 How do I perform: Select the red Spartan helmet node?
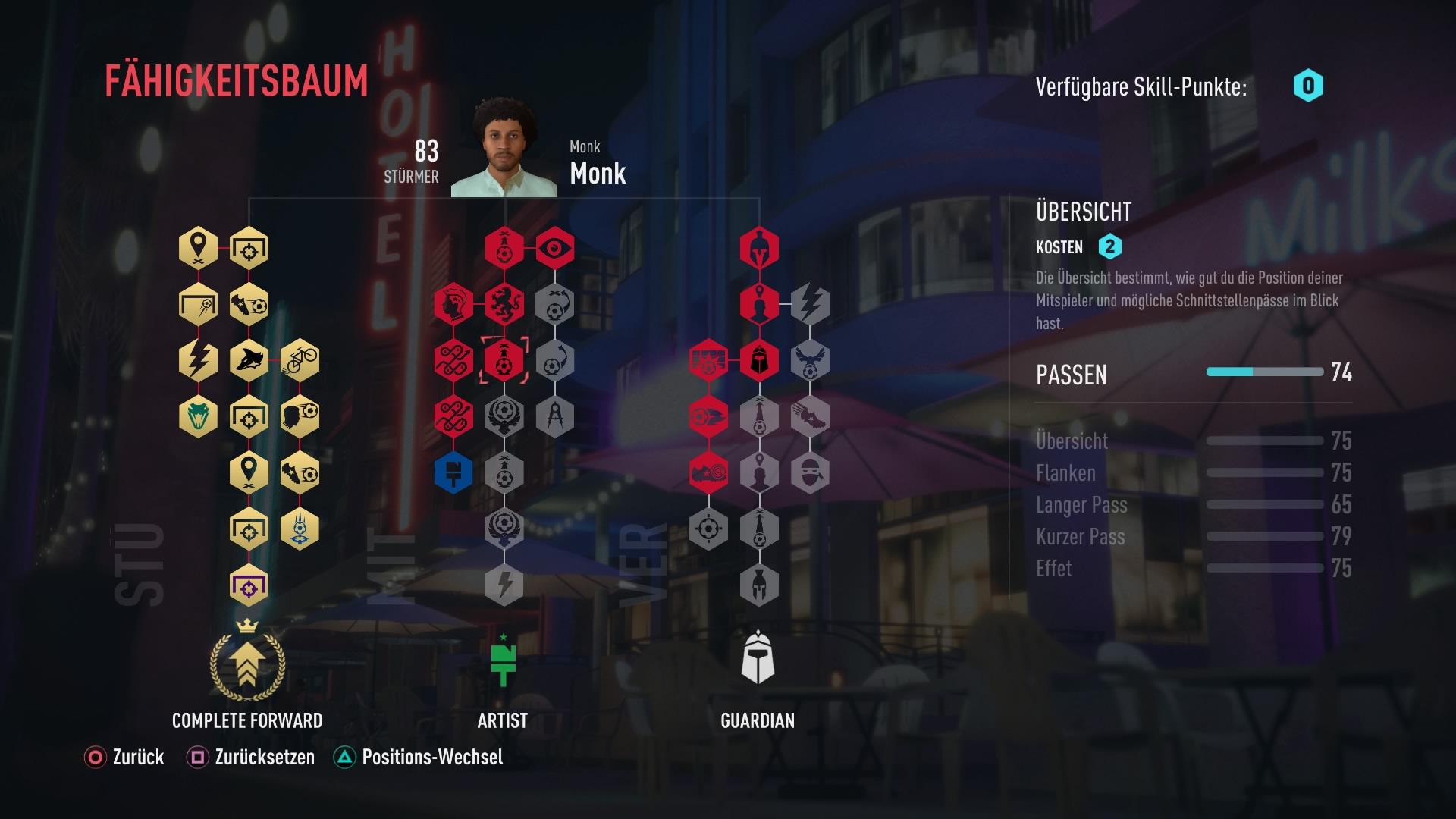[x=759, y=248]
